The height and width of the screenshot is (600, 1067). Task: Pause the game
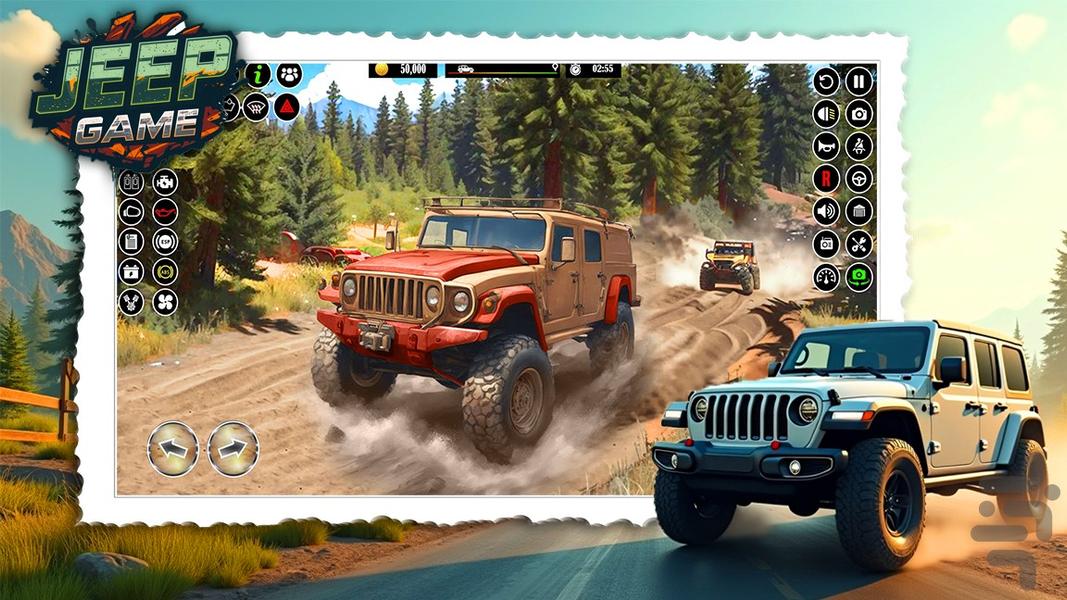[859, 81]
